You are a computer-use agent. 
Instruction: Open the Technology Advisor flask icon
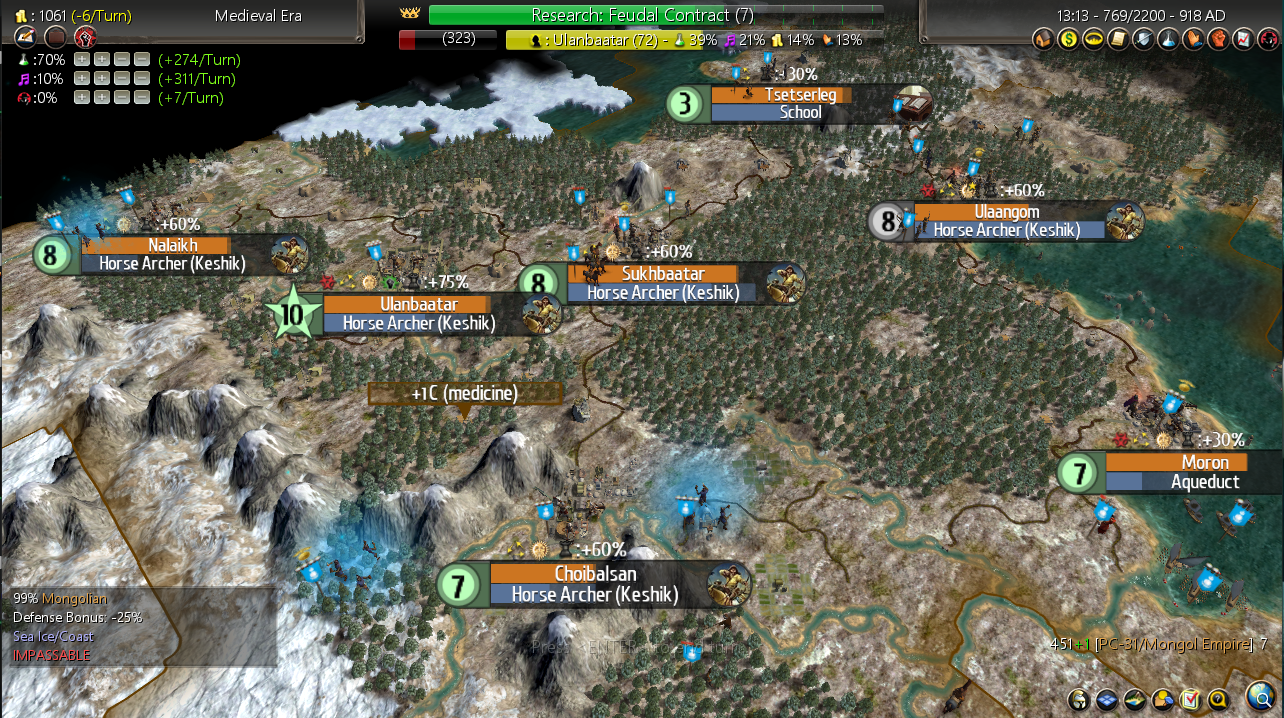pos(1167,40)
